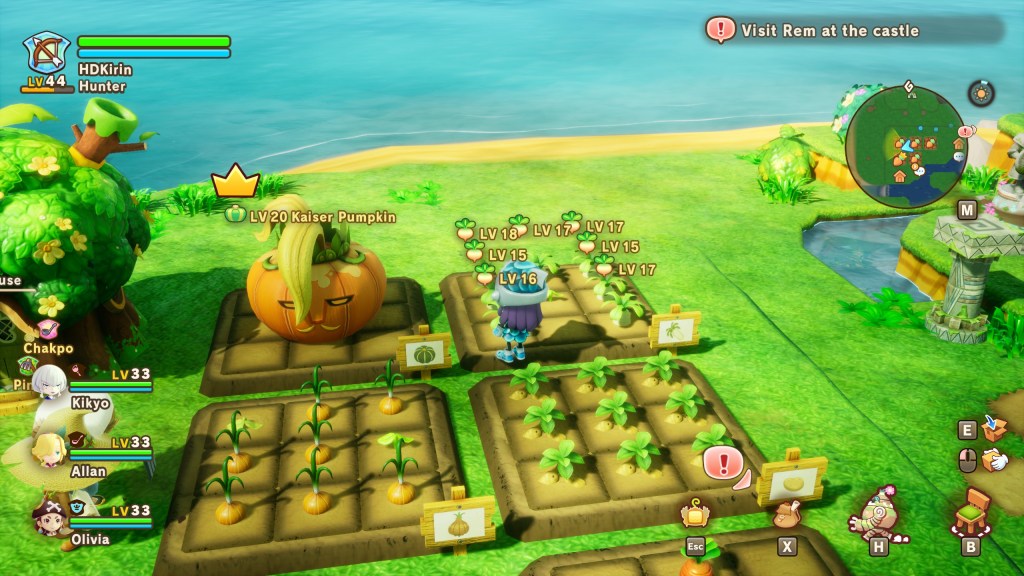Open the circular minimap
The width and height of the screenshot is (1024, 576).
coord(906,146)
